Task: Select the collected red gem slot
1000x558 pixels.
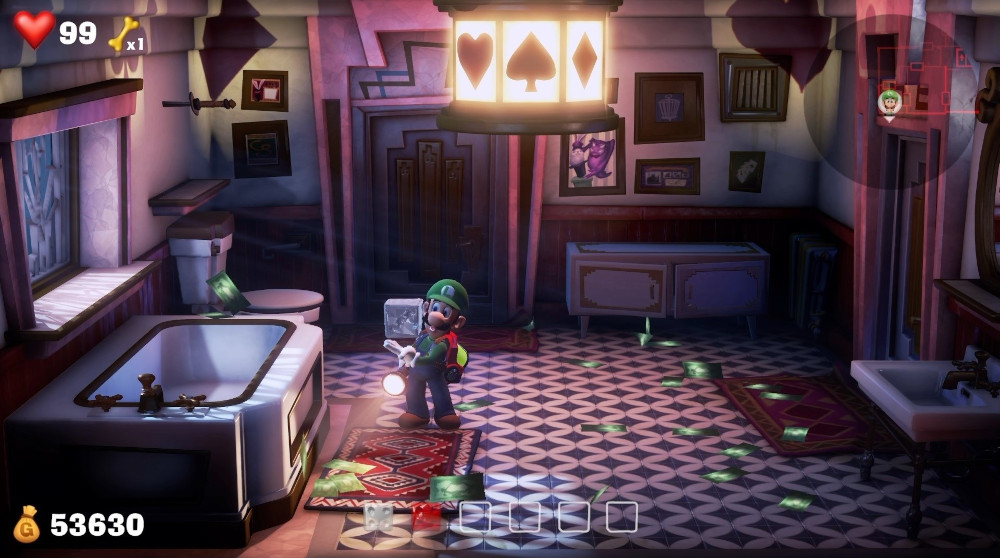Action: [x=426, y=516]
